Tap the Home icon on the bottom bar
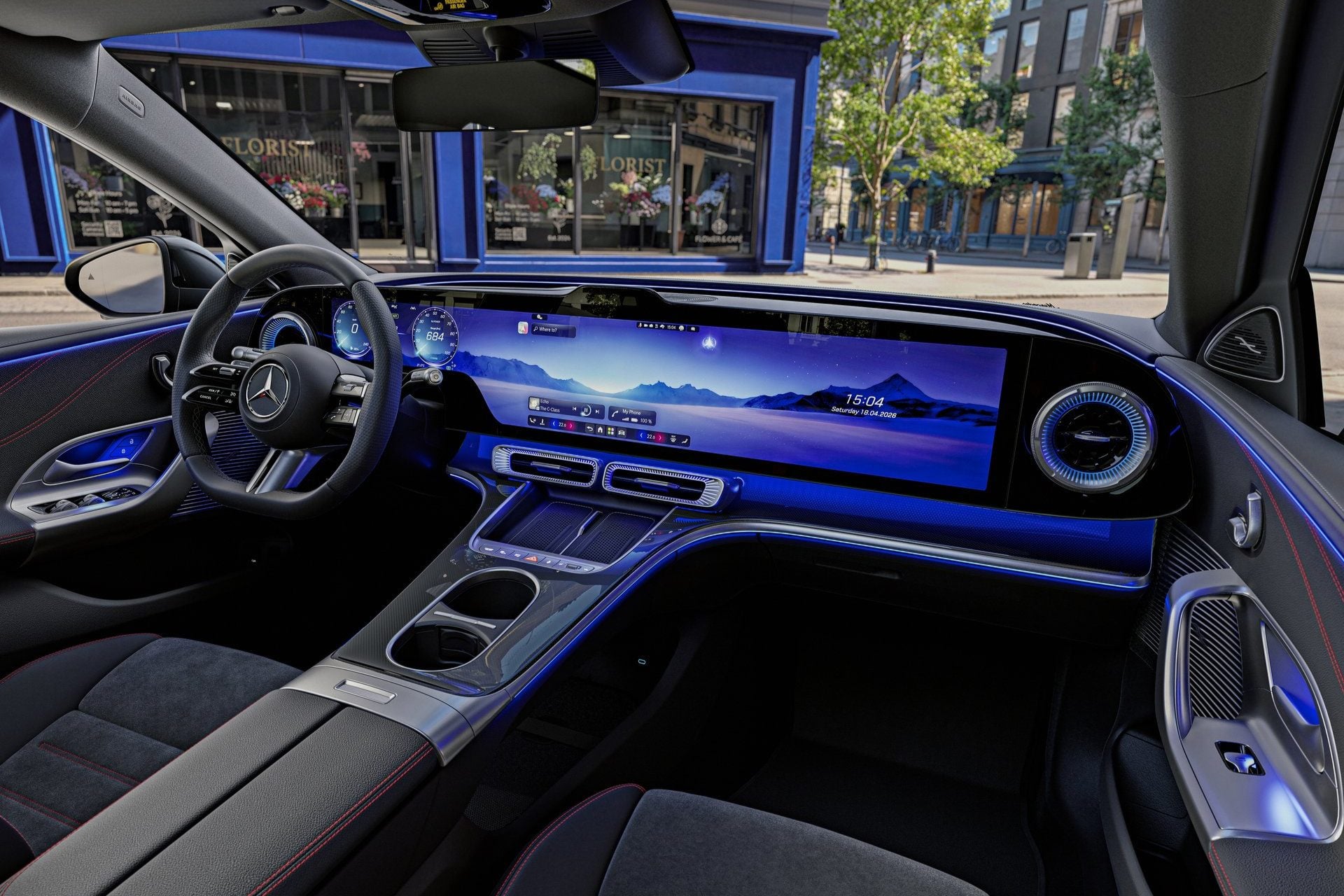Viewport: 1344px width, 896px height. coord(600,430)
